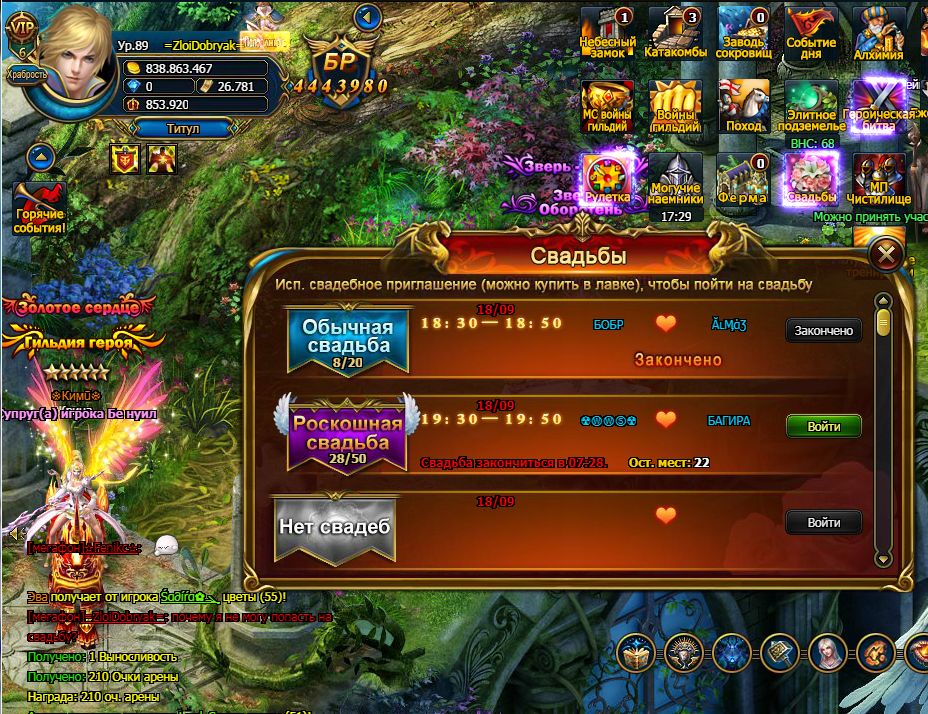The height and width of the screenshot is (714, 928).
Task: Open the Свадьбы weddings icon
Action: tap(811, 180)
